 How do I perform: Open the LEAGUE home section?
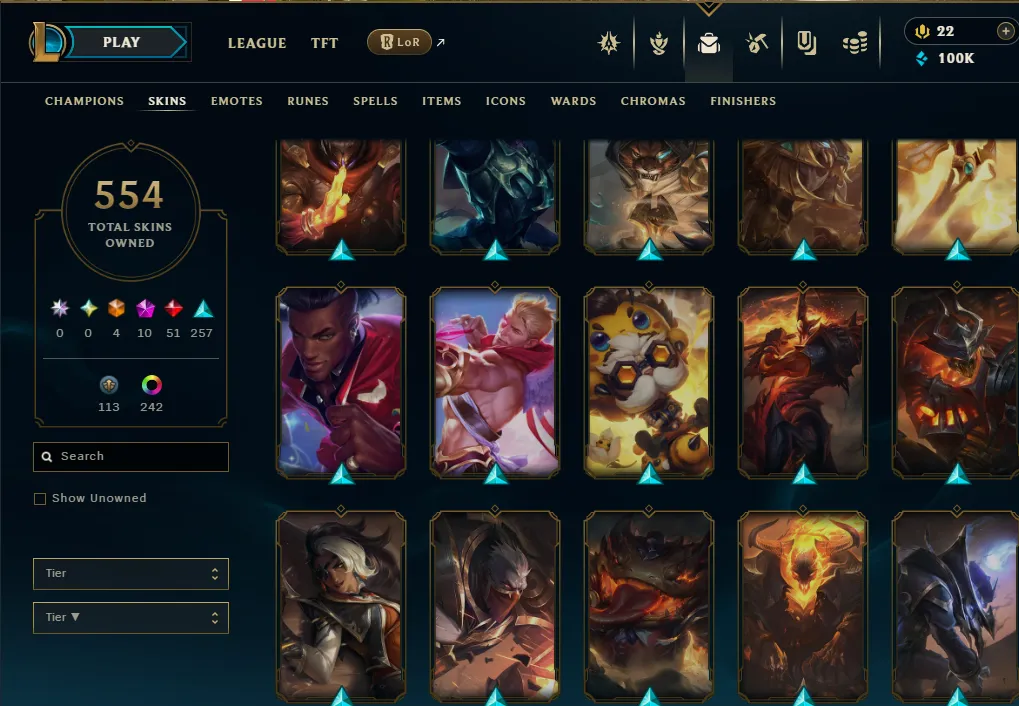click(x=257, y=43)
